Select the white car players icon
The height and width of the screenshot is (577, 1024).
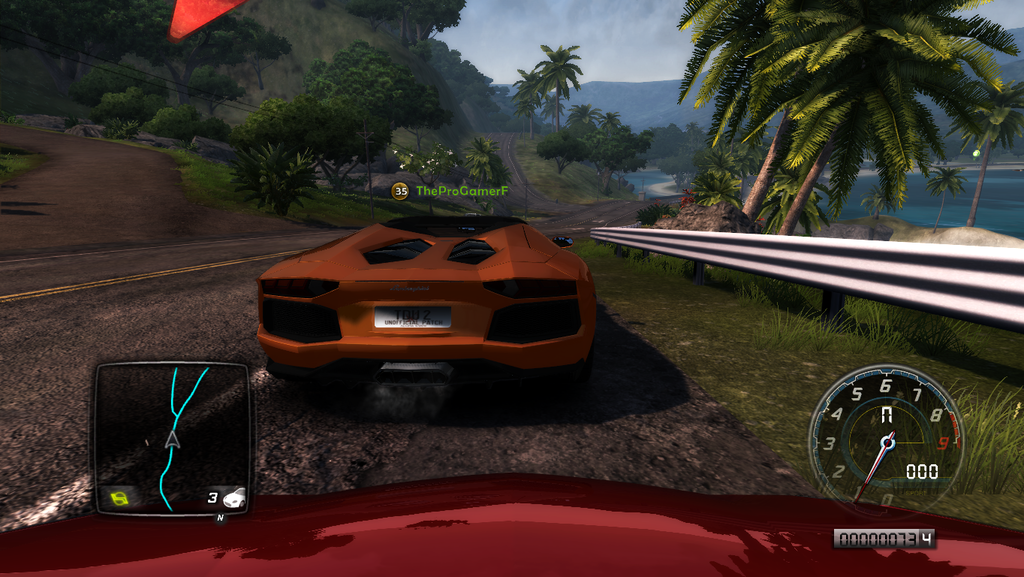(x=234, y=497)
